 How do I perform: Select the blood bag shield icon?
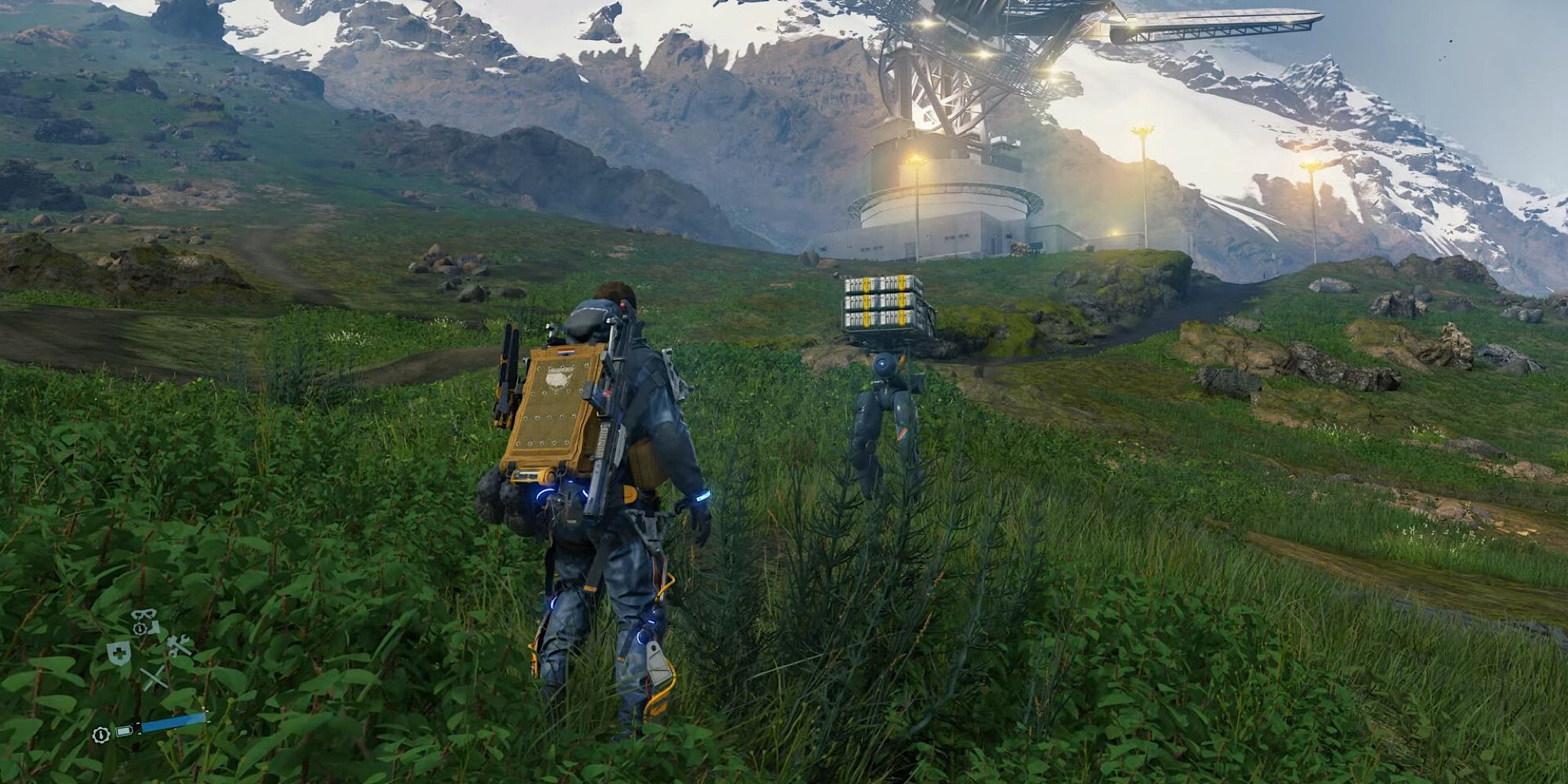[118, 653]
